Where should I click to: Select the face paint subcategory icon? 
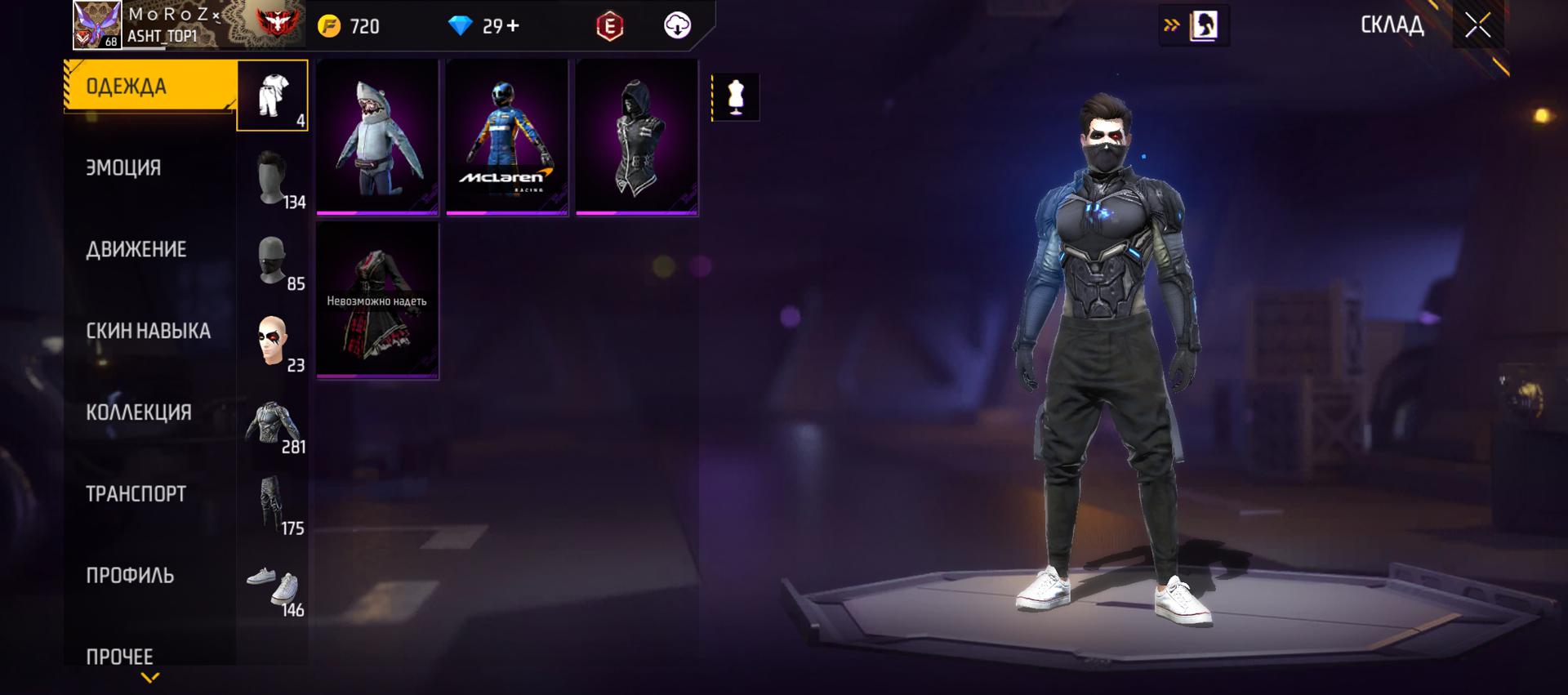[273, 341]
